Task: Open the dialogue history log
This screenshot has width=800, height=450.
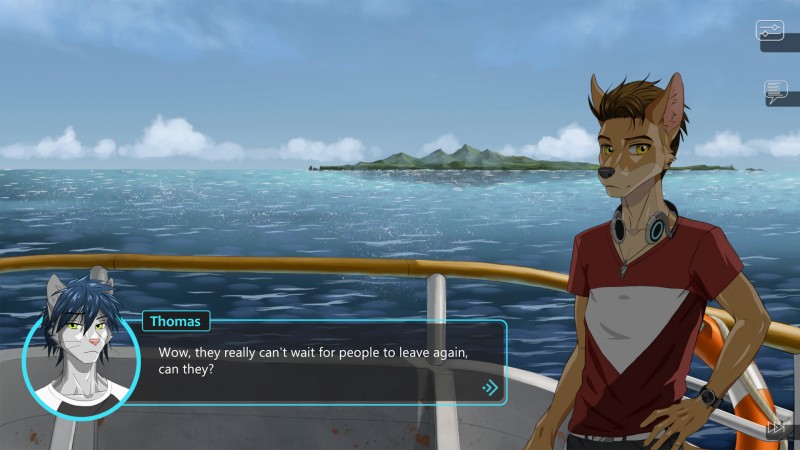Action: point(776,92)
